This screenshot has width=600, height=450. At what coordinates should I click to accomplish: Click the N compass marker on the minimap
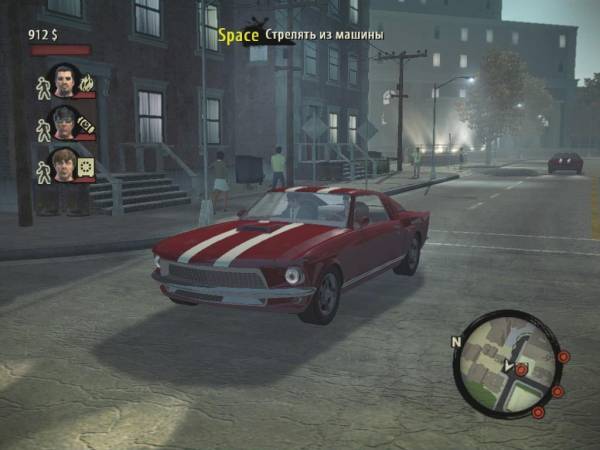click(x=457, y=342)
